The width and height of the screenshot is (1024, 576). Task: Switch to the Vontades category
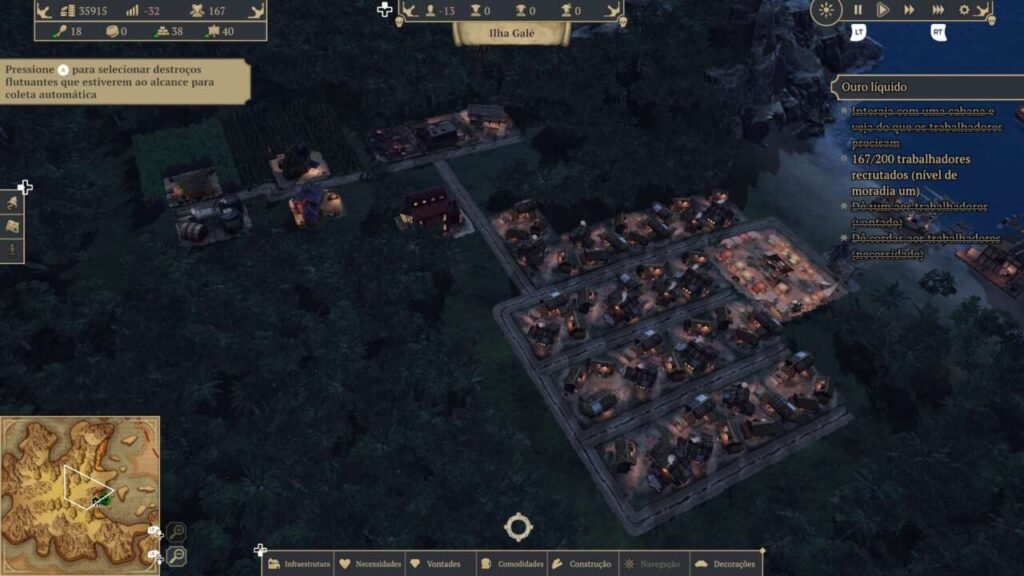coord(437,564)
